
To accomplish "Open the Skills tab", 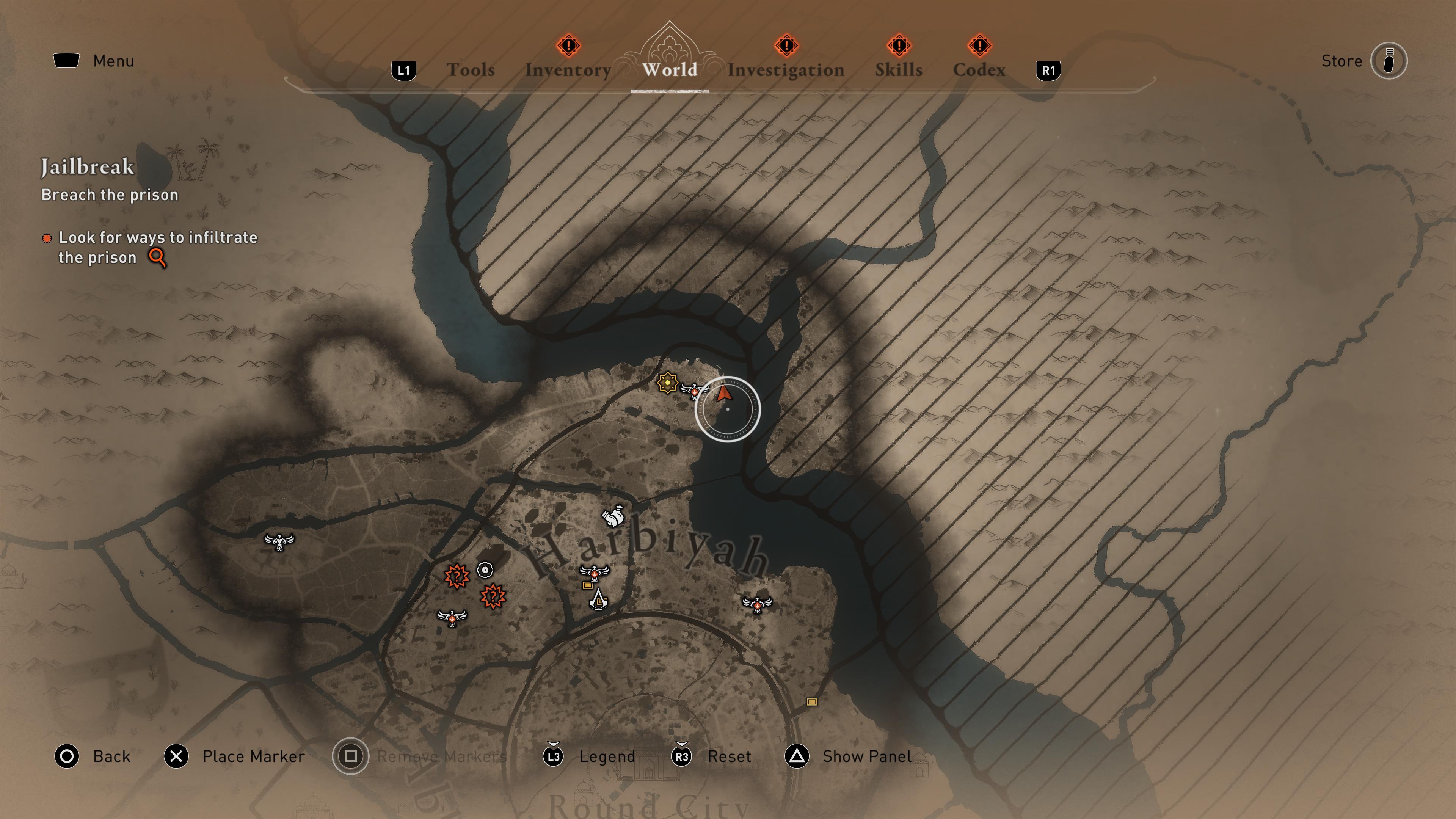I will point(899,69).
